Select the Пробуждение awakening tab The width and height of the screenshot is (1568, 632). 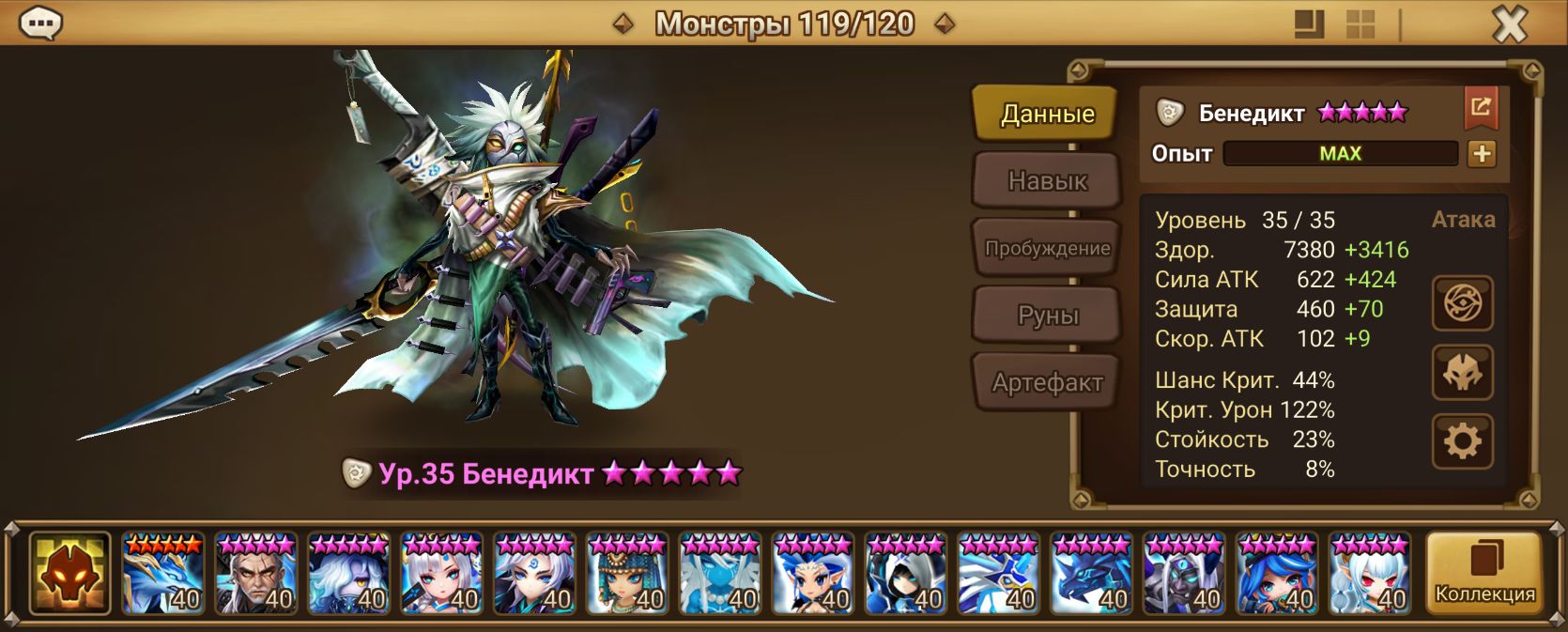pos(1047,248)
